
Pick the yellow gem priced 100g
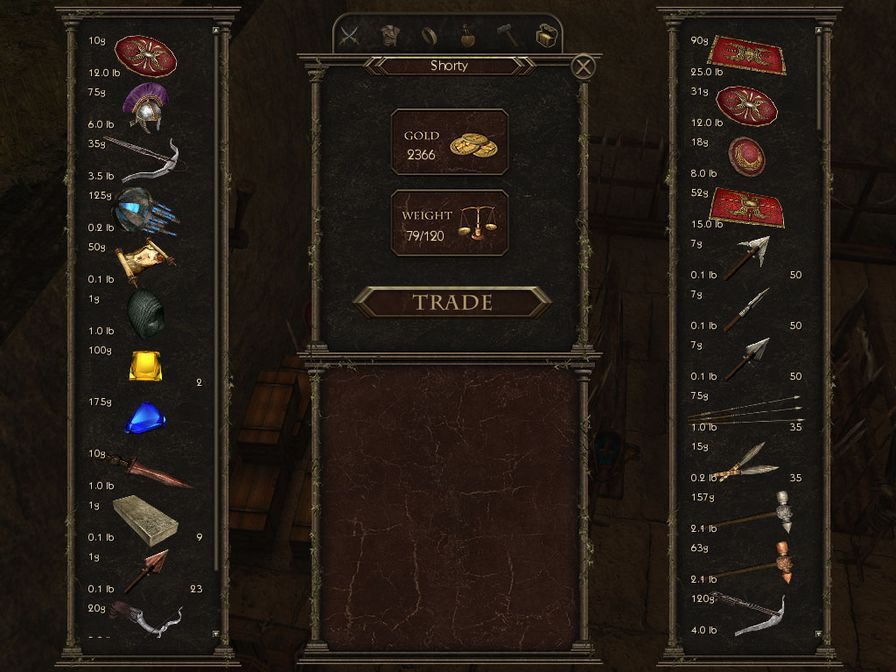click(x=145, y=365)
